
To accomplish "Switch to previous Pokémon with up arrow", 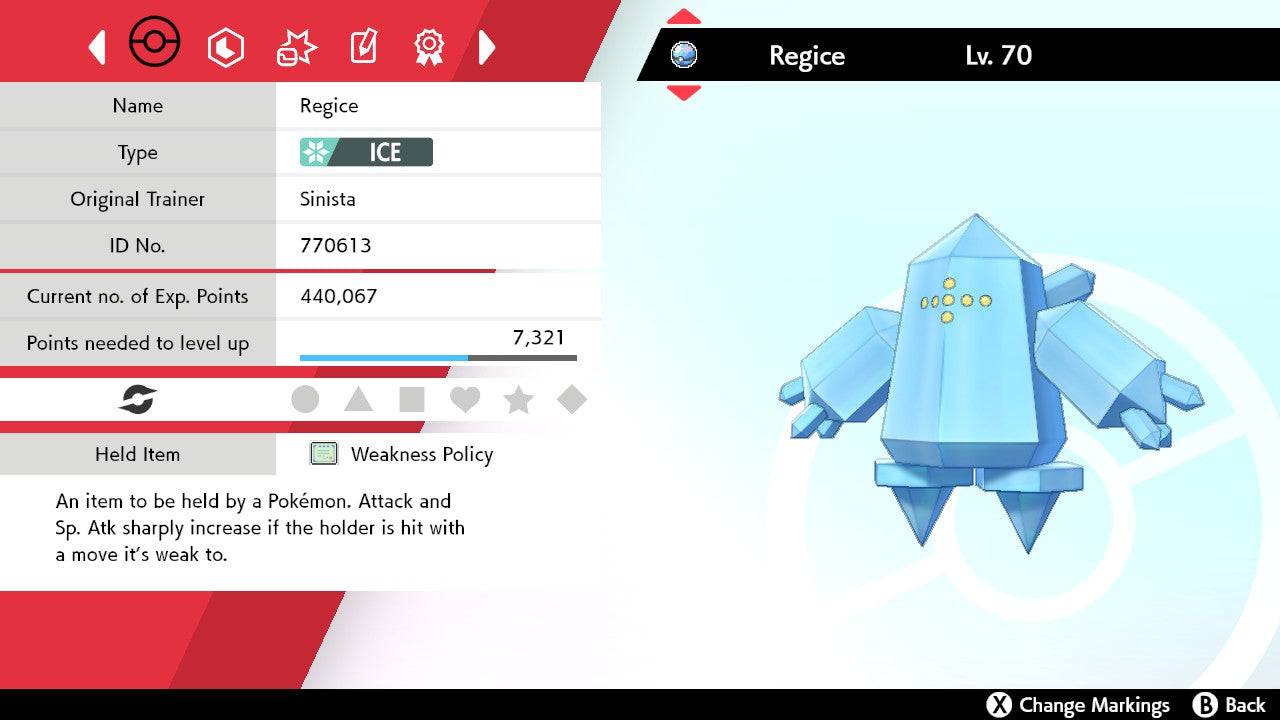I will 683,17.
